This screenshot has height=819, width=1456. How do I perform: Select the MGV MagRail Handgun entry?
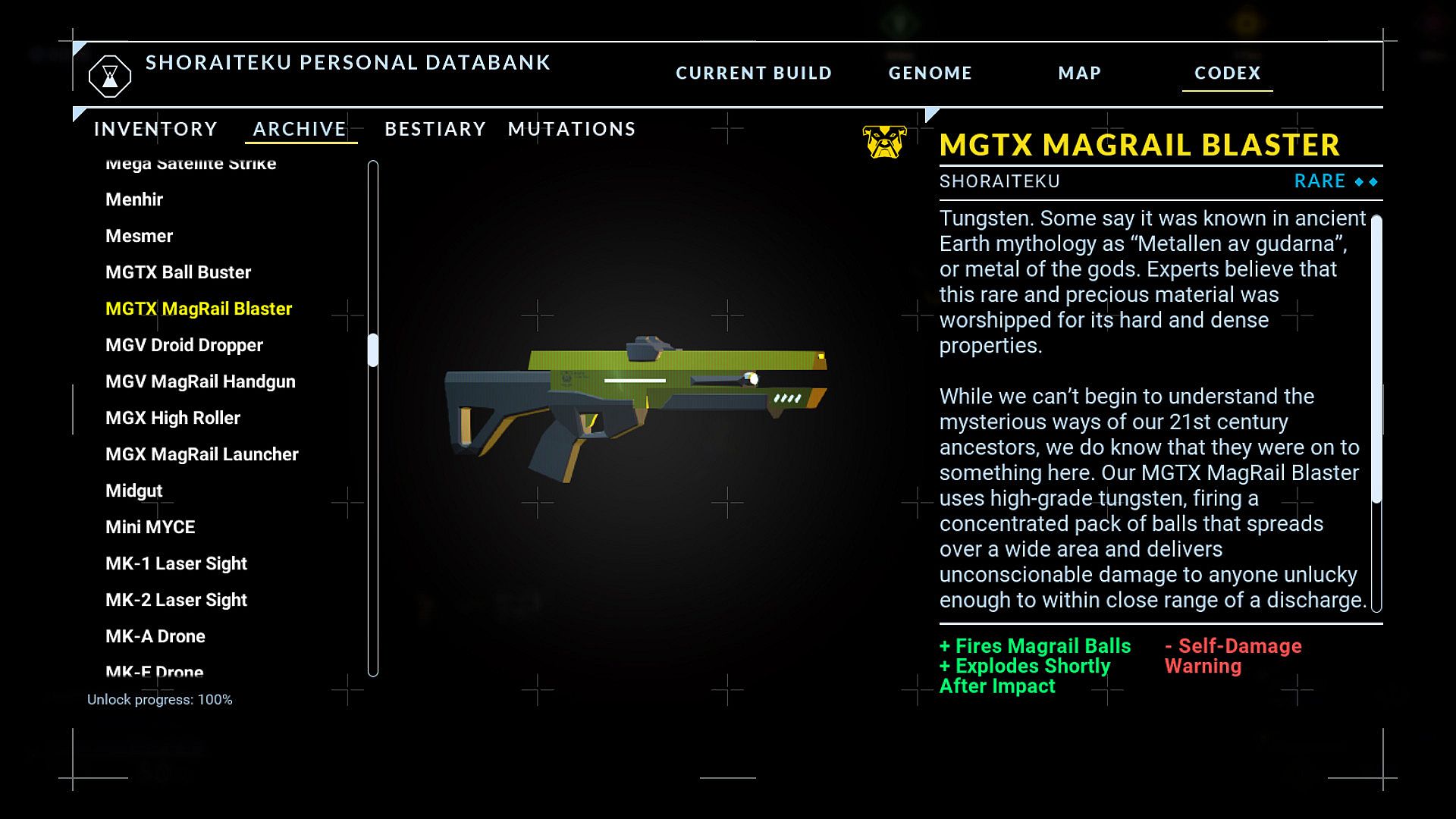tap(200, 381)
